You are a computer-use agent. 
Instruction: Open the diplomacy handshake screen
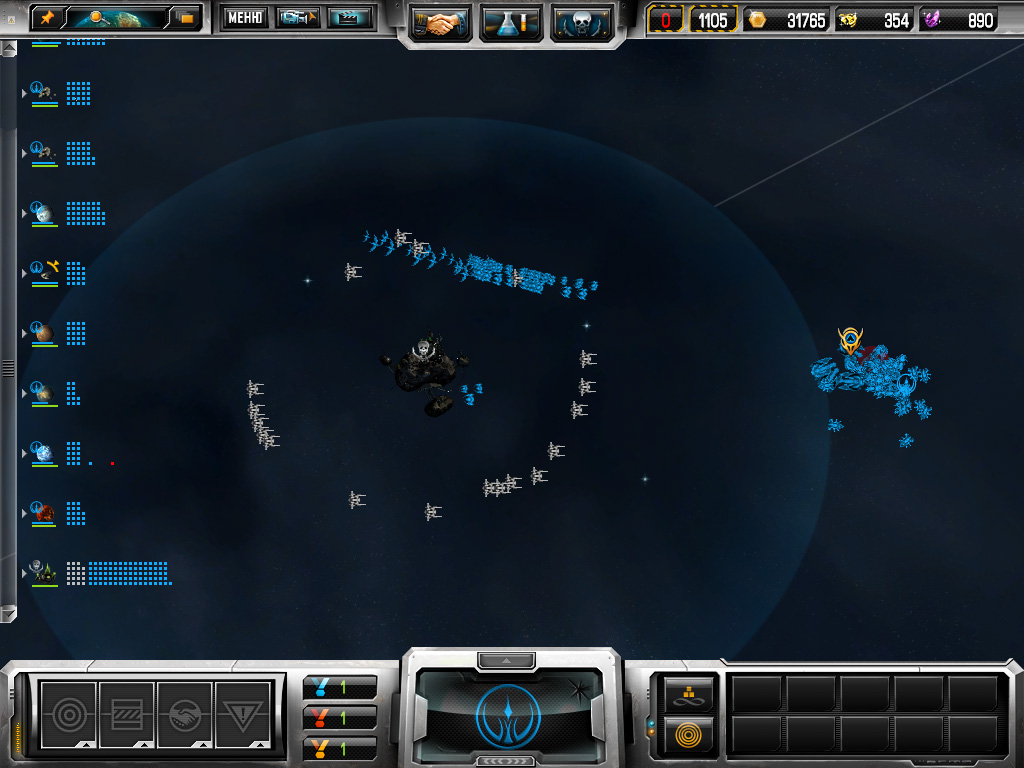point(441,22)
